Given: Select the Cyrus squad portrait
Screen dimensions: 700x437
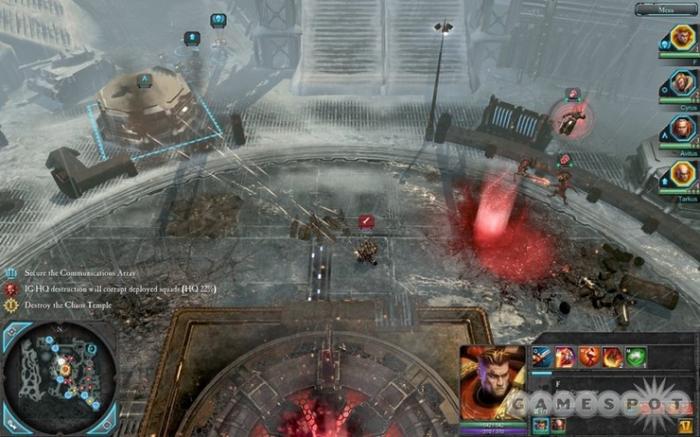Looking at the screenshot, I should [682, 84].
